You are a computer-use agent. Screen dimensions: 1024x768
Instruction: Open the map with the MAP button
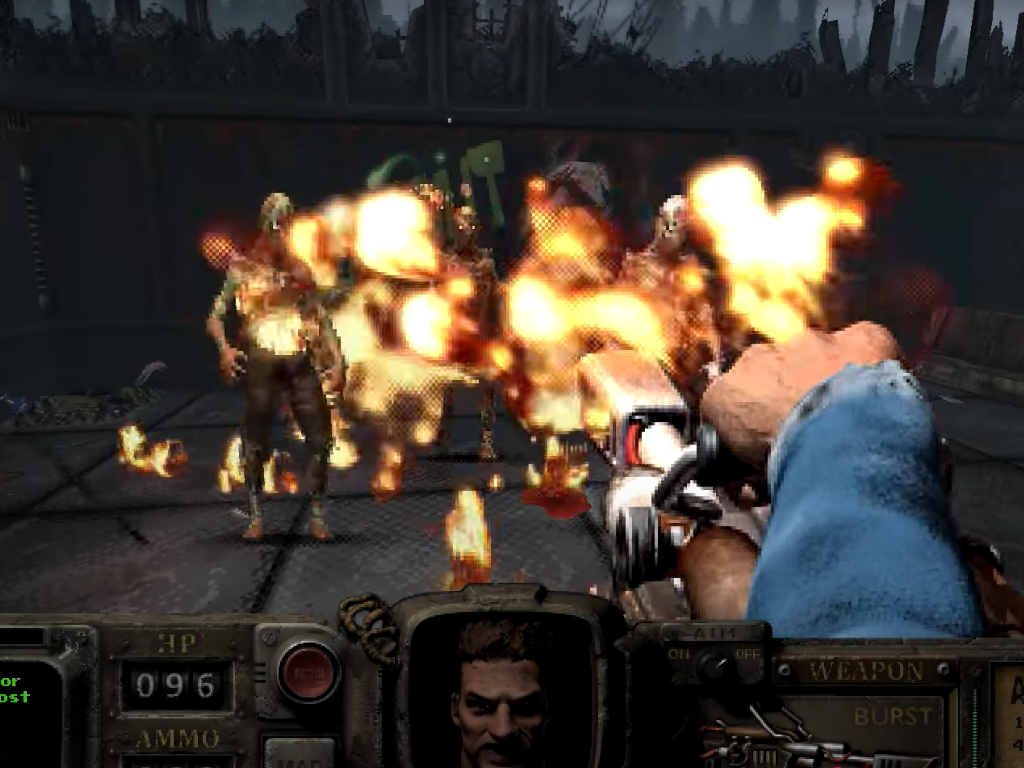[299, 752]
